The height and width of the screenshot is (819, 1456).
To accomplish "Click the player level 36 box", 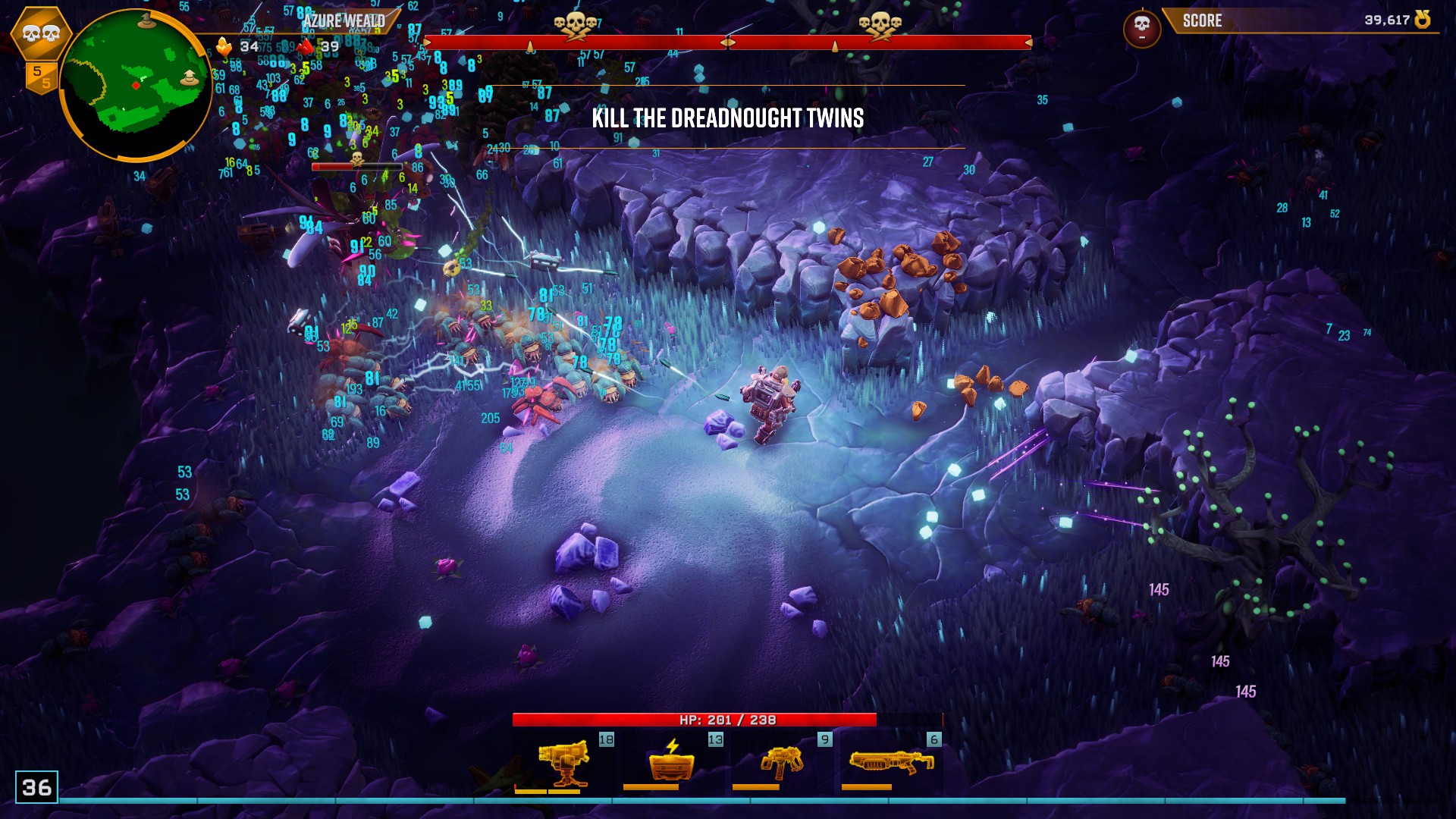I will [36, 787].
